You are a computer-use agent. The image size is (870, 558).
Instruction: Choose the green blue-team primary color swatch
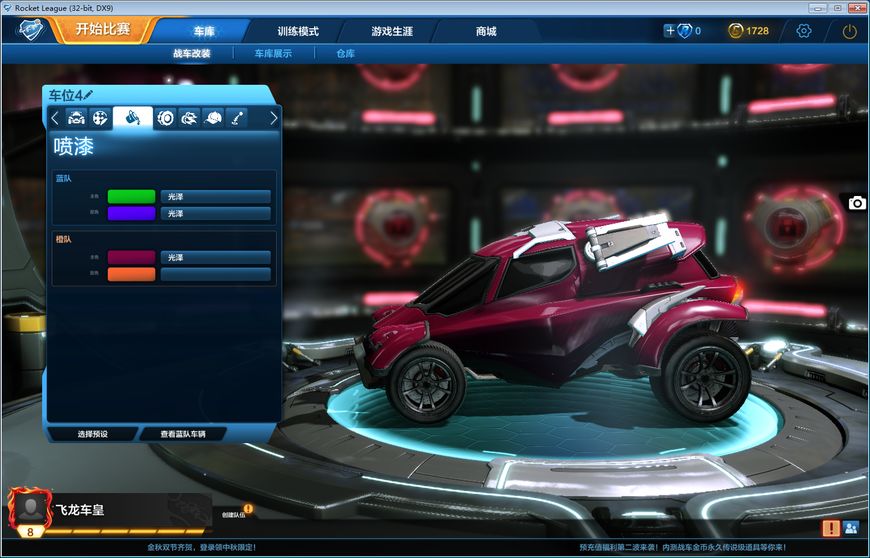[131, 197]
